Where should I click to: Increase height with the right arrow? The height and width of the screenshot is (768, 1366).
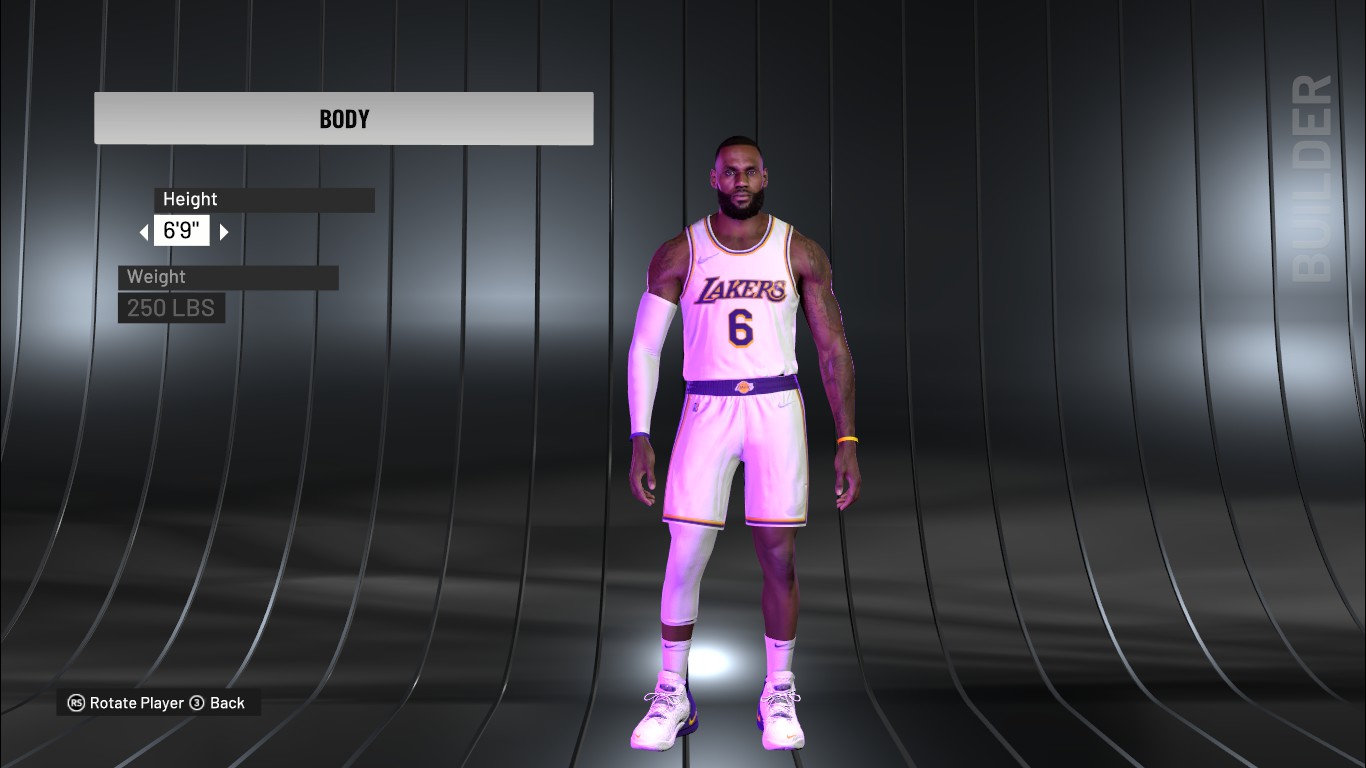222,231
